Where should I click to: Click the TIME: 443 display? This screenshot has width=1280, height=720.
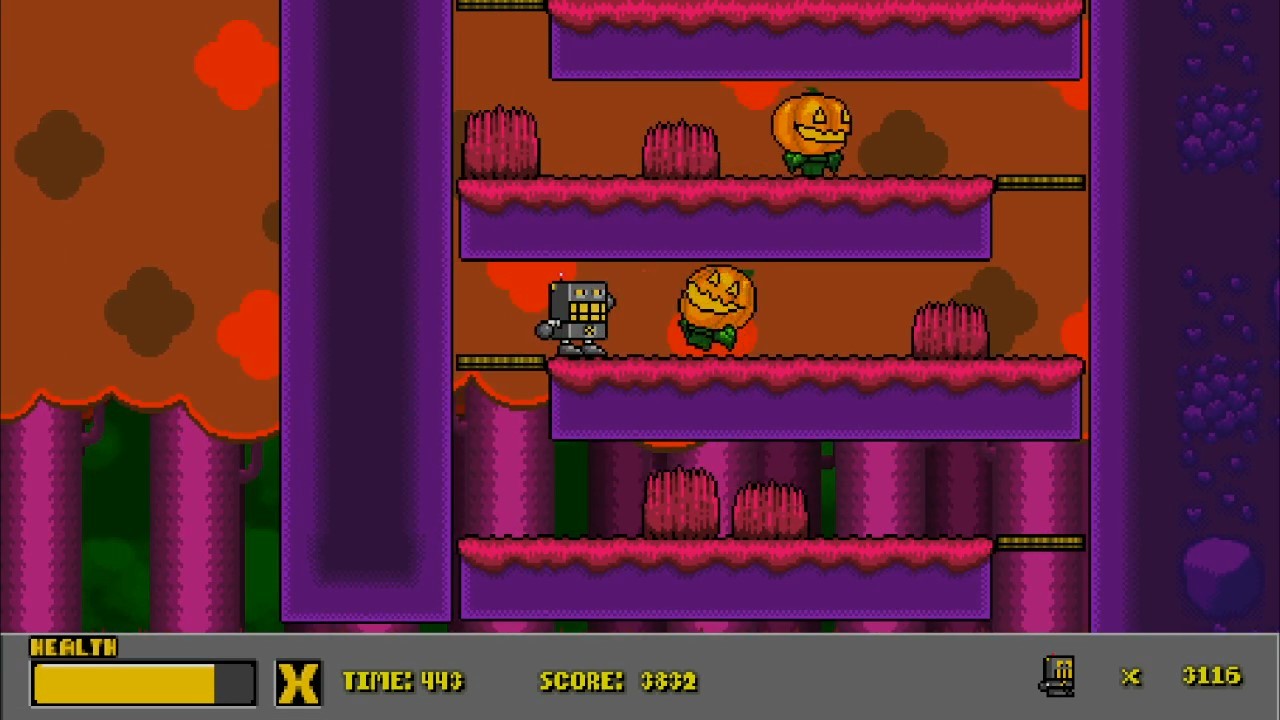pos(402,681)
